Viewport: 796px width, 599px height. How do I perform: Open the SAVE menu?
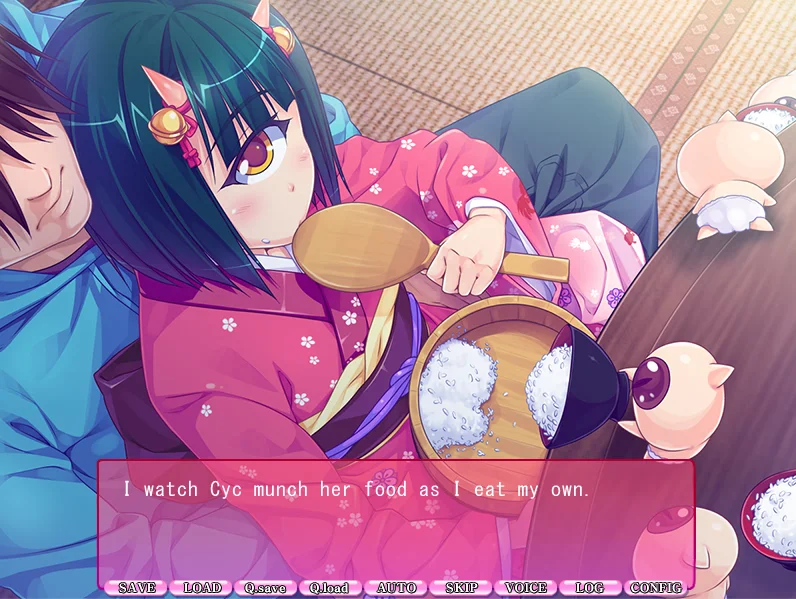136,588
